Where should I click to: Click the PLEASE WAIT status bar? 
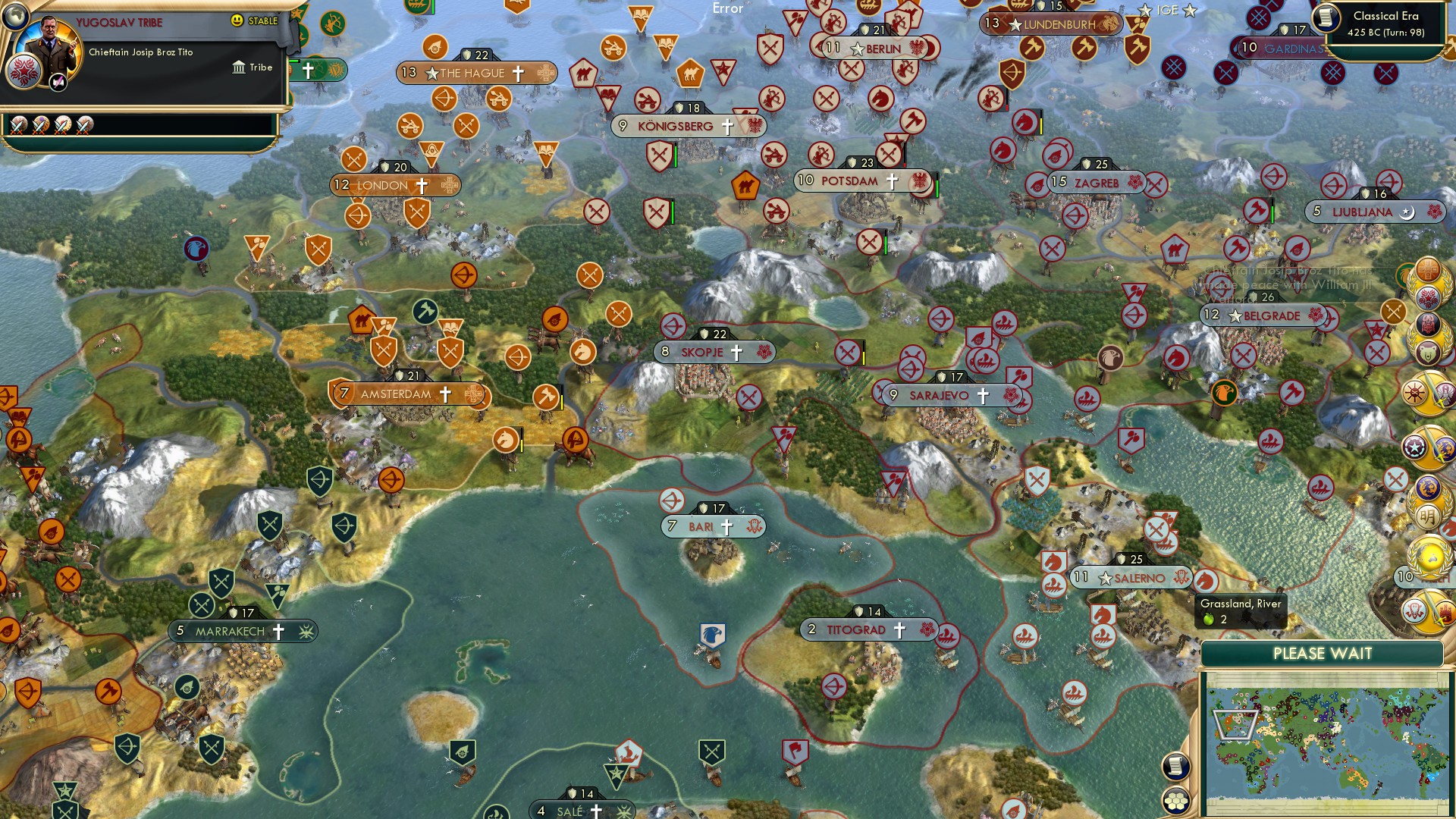[1323, 653]
